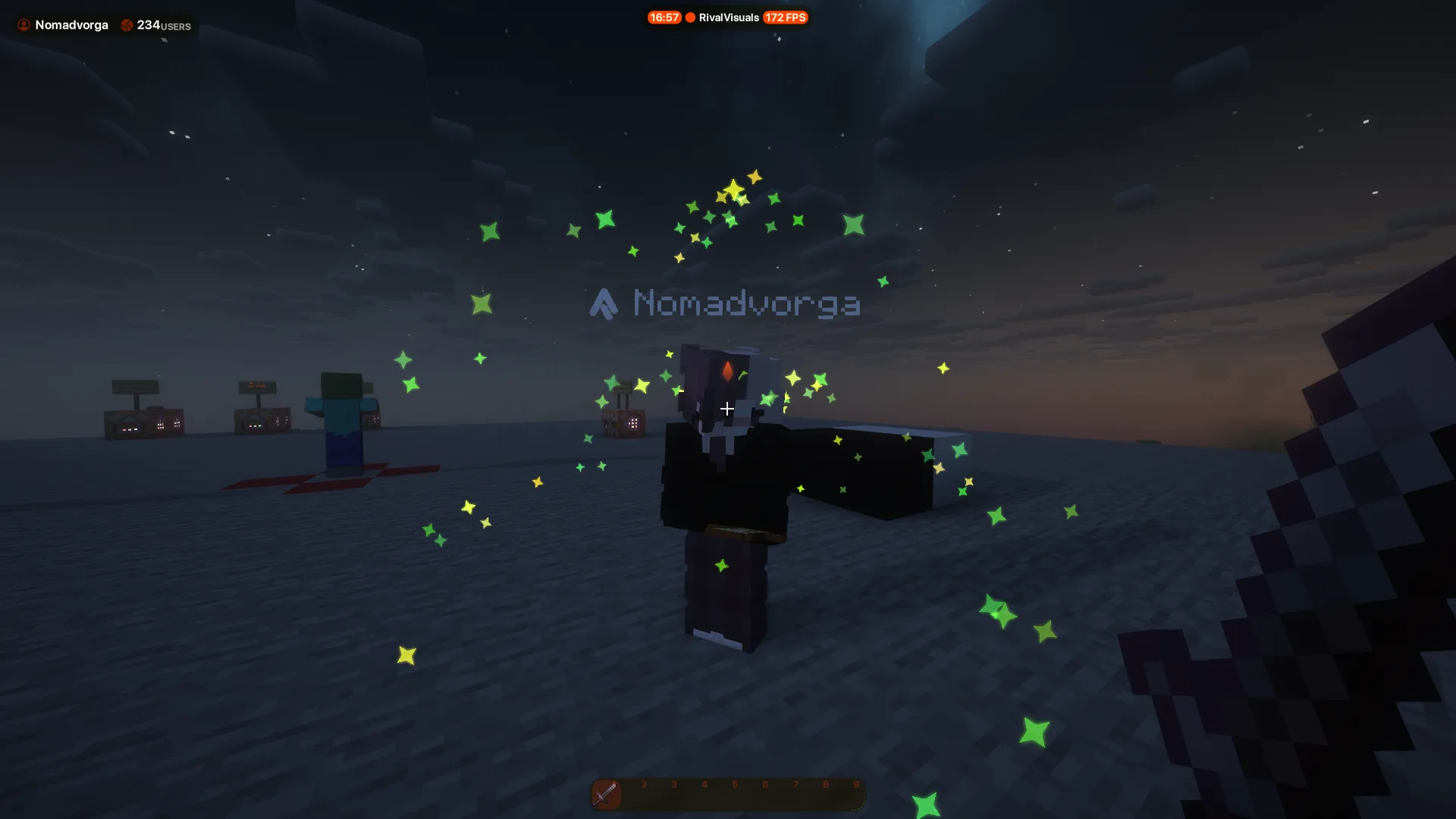The image size is (1456, 819).
Task: Click the 16:57 time badge
Action: coord(664,17)
